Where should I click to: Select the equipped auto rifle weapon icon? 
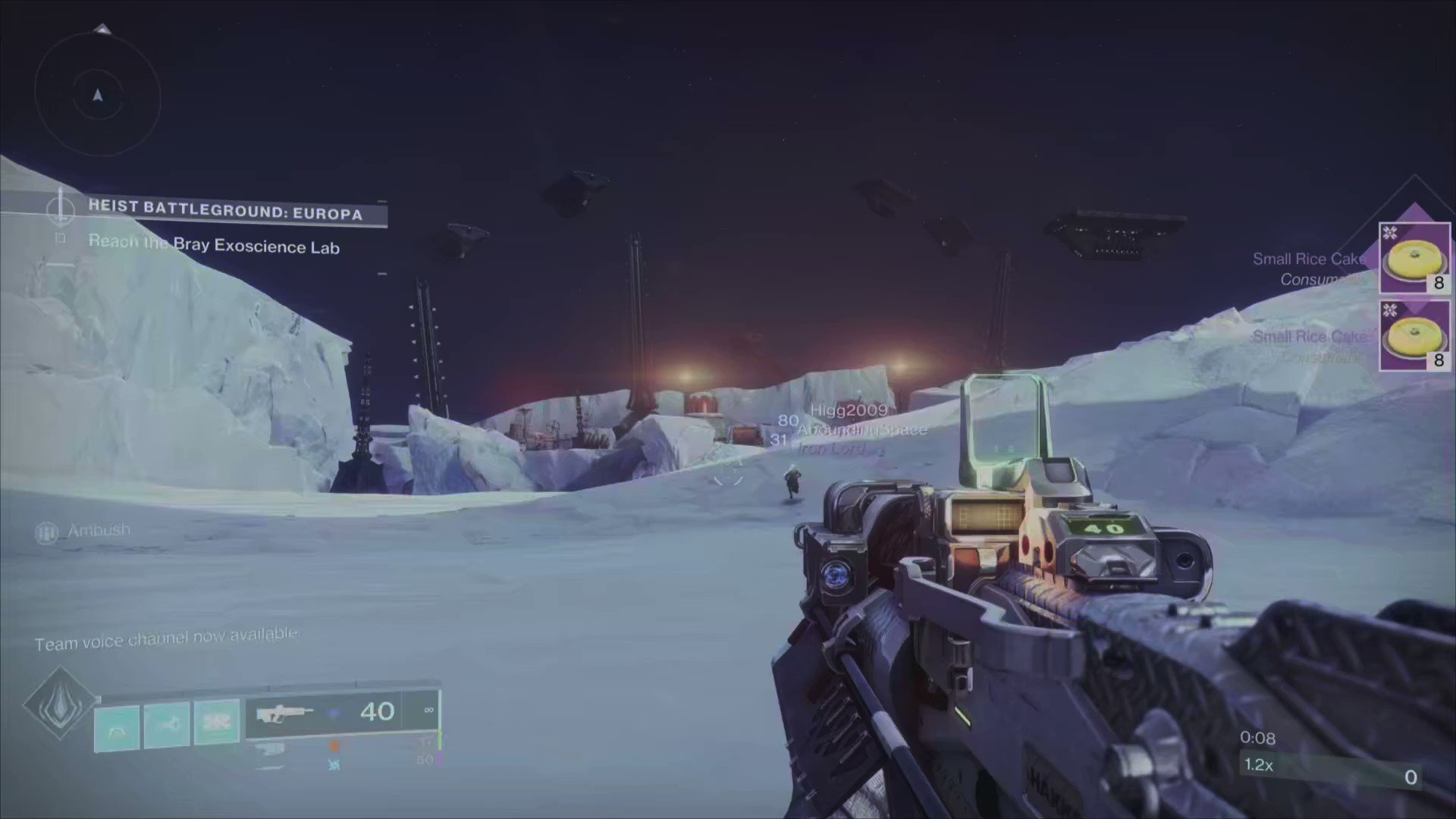tap(287, 713)
